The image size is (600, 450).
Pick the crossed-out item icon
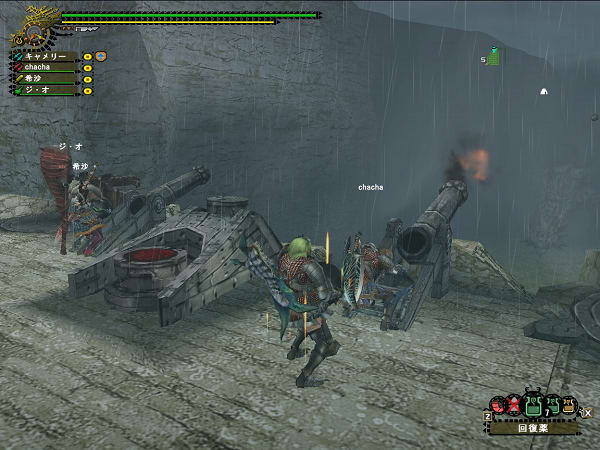pyautogui.click(x=514, y=407)
